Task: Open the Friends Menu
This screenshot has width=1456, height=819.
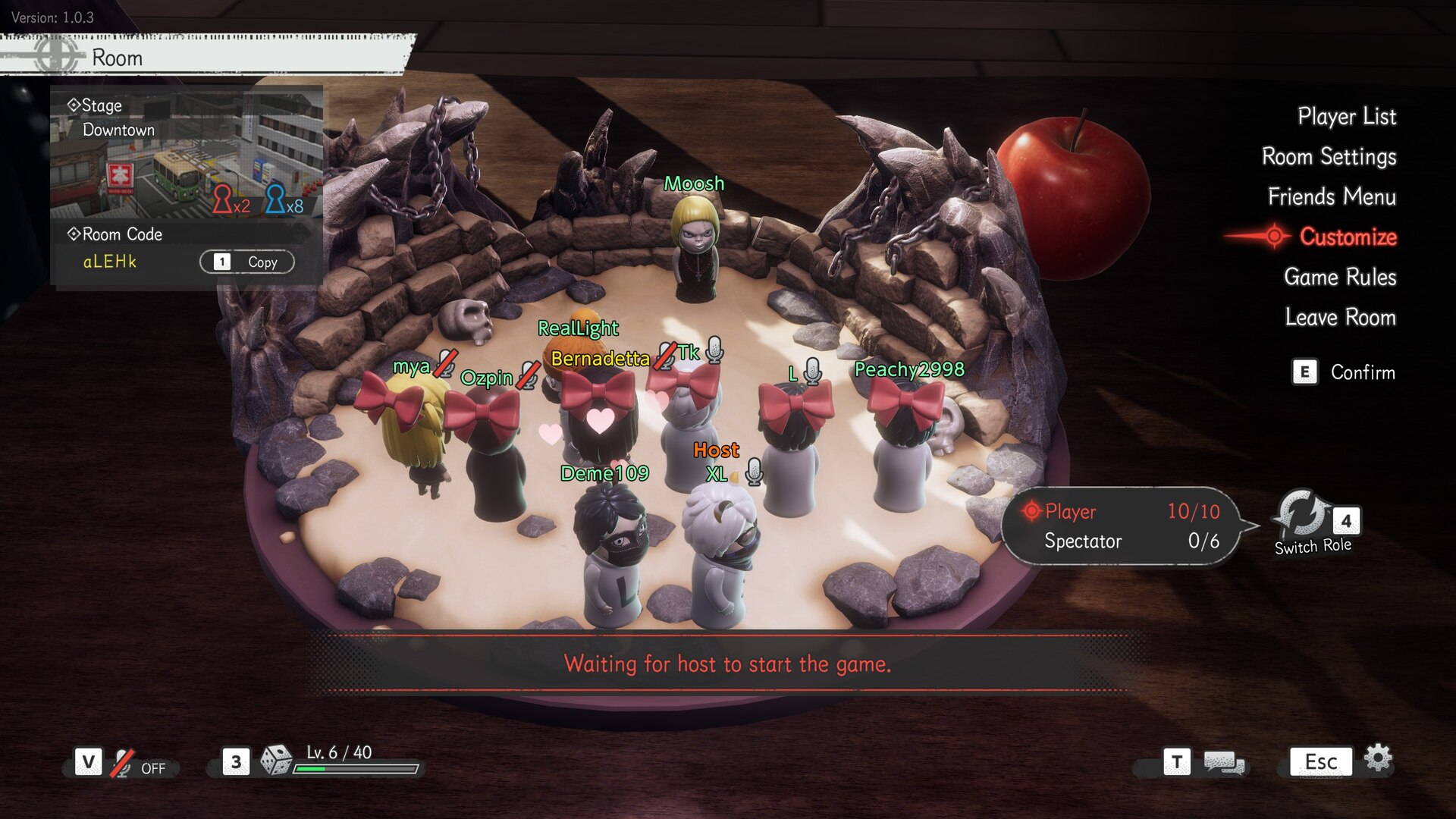Action: [x=1332, y=197]
